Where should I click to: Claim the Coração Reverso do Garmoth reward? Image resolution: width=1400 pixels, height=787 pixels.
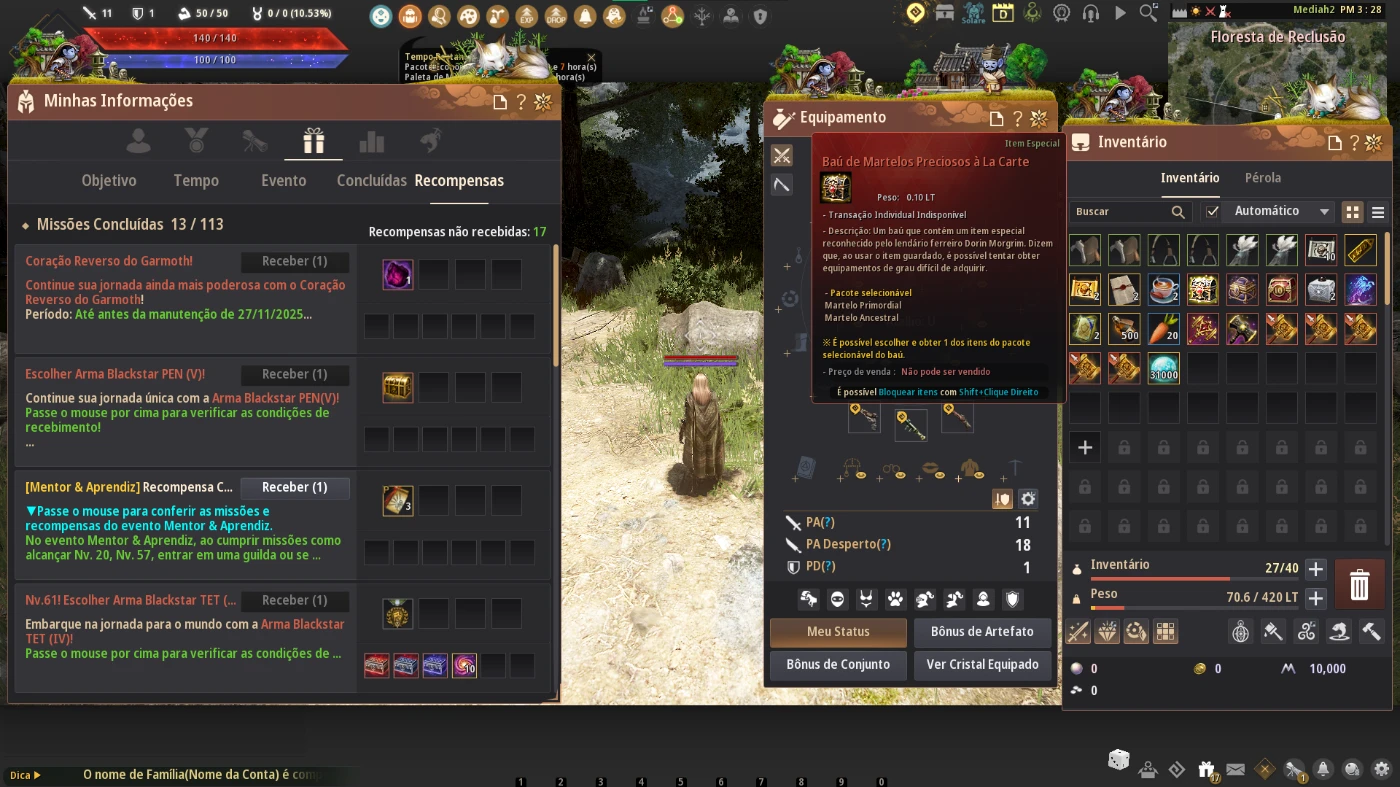click(295, 262)
